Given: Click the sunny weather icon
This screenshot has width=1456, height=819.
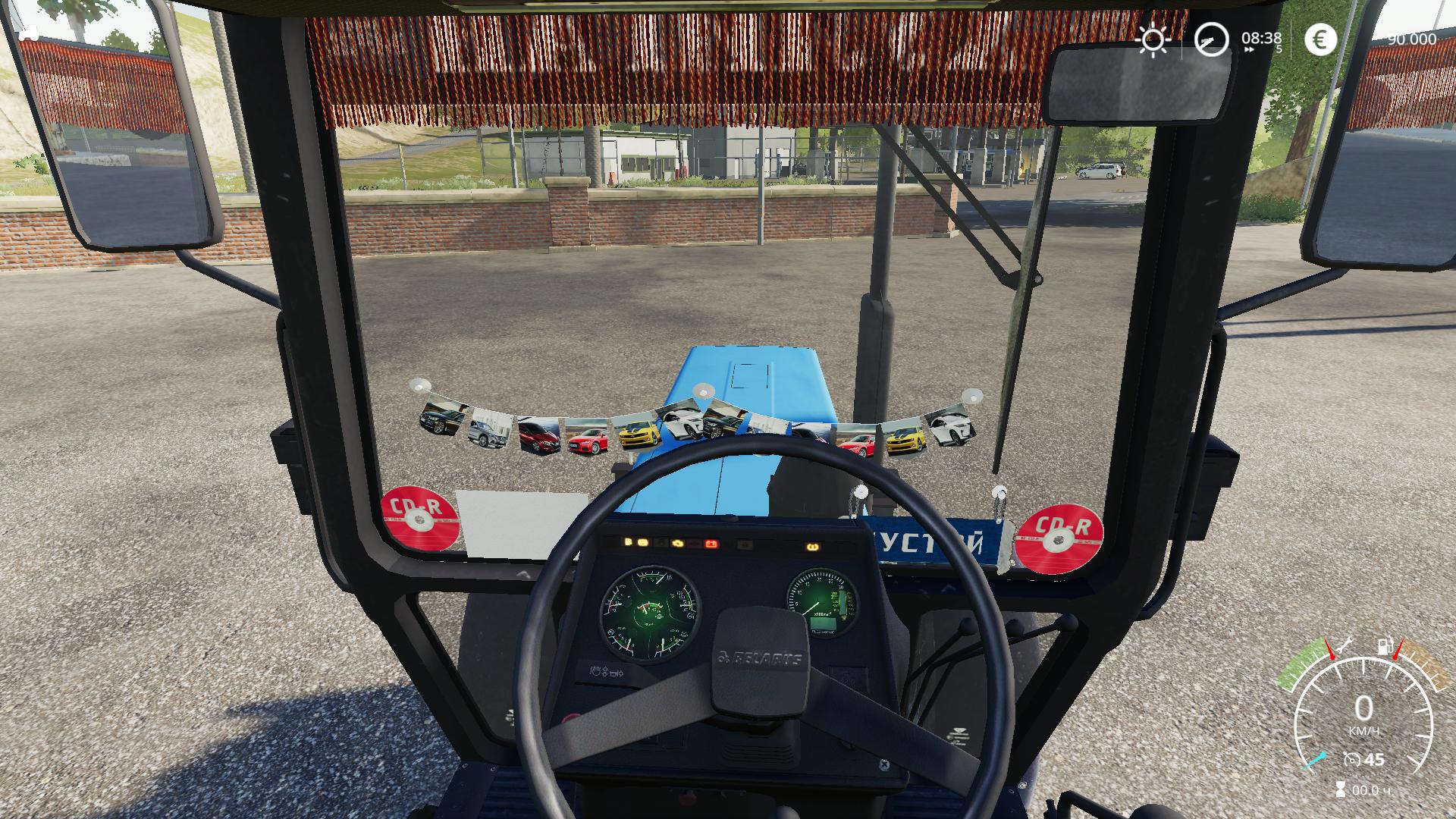Looking at the screenshot, I should coord(1153,39).
